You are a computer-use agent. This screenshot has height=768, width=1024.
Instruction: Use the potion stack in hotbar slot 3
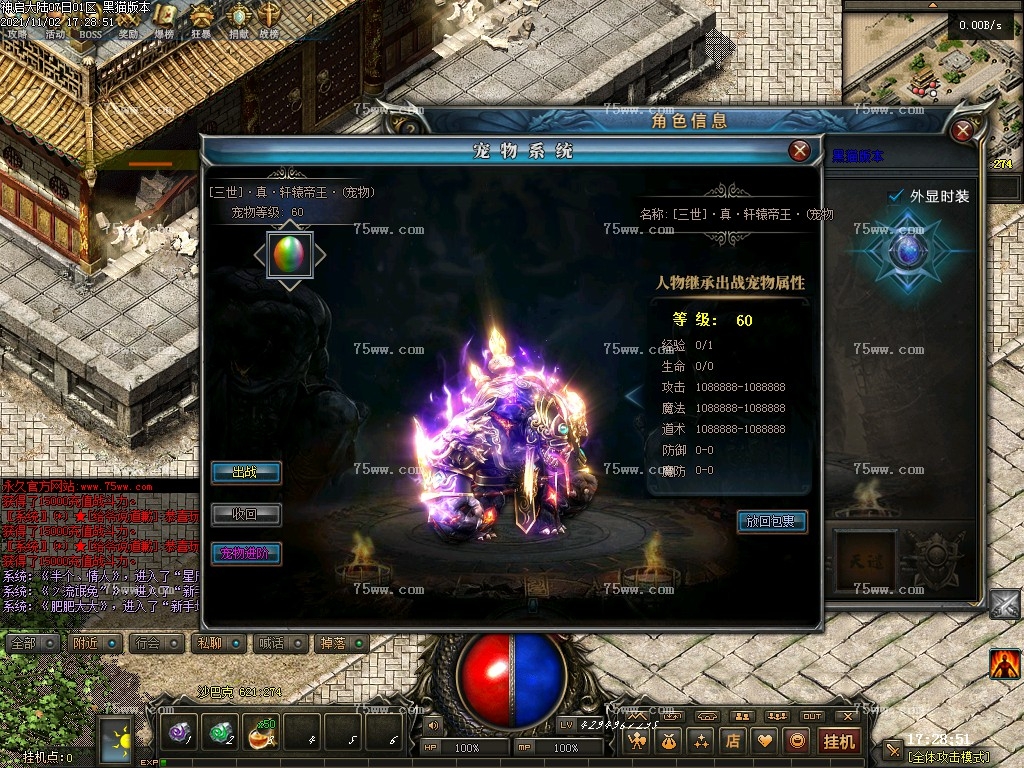pyautogui.click(x=262, y=733)
